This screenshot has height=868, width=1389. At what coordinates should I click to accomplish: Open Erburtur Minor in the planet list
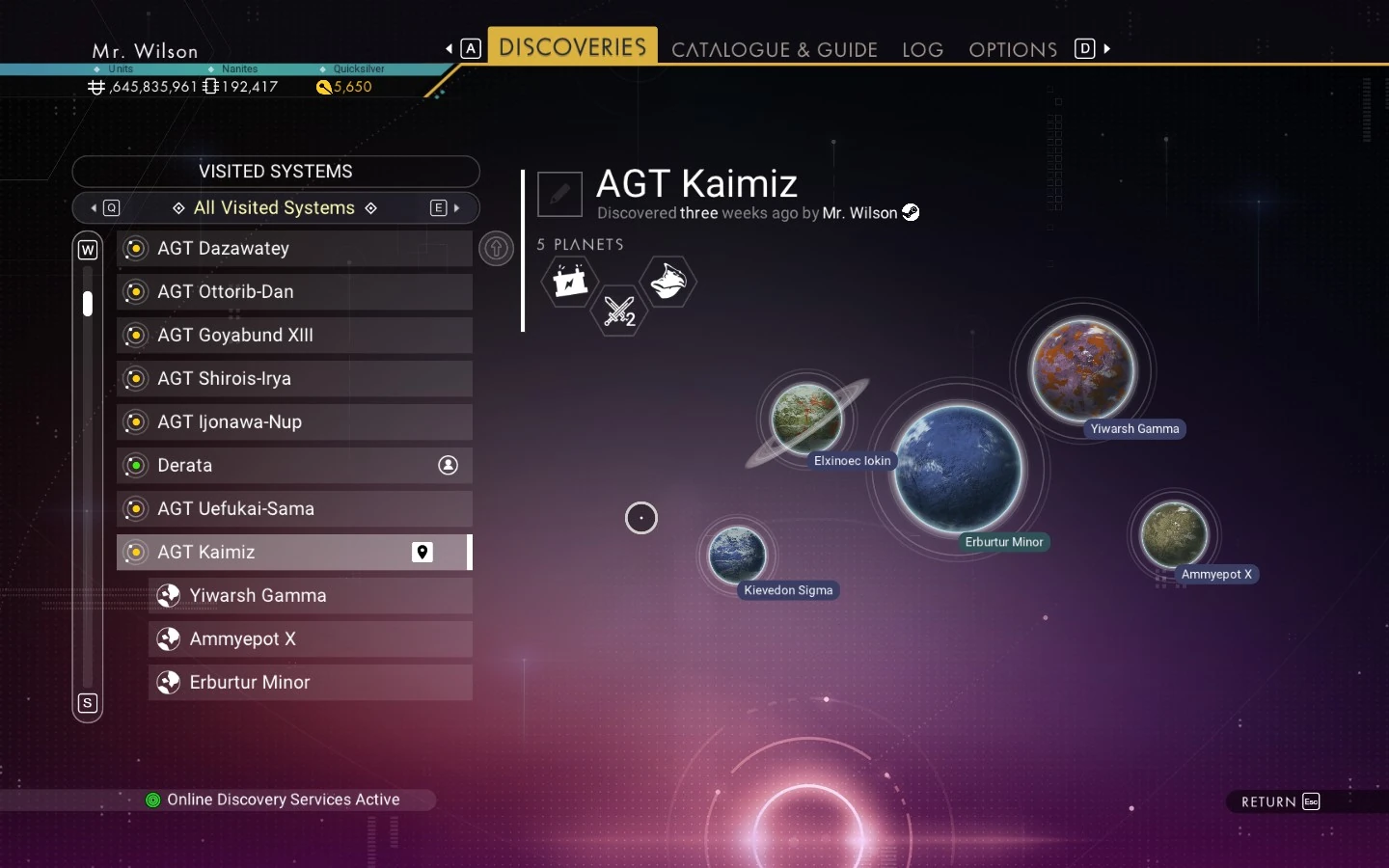pos(310,683)
